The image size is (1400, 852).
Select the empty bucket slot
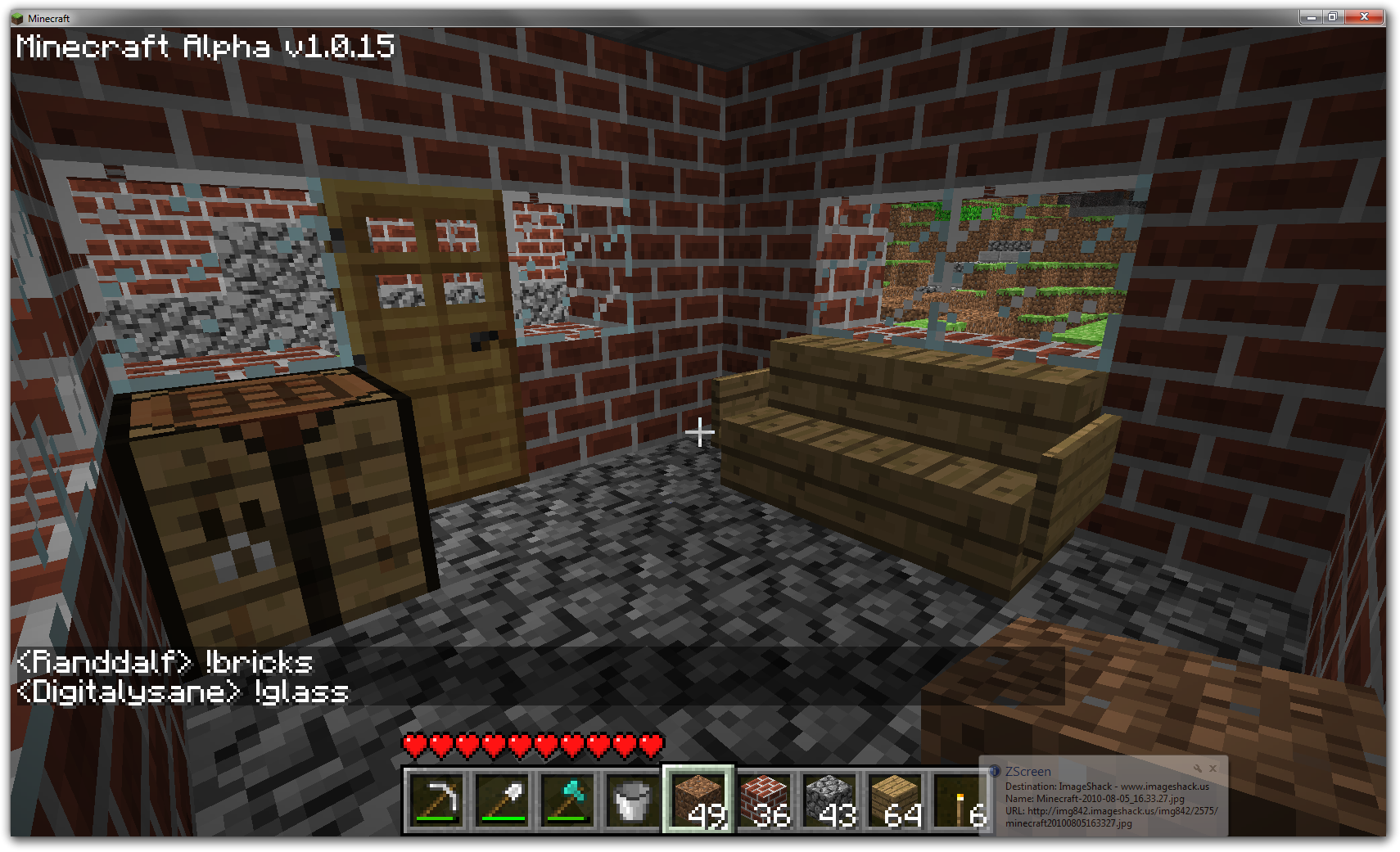pos(633,800)
